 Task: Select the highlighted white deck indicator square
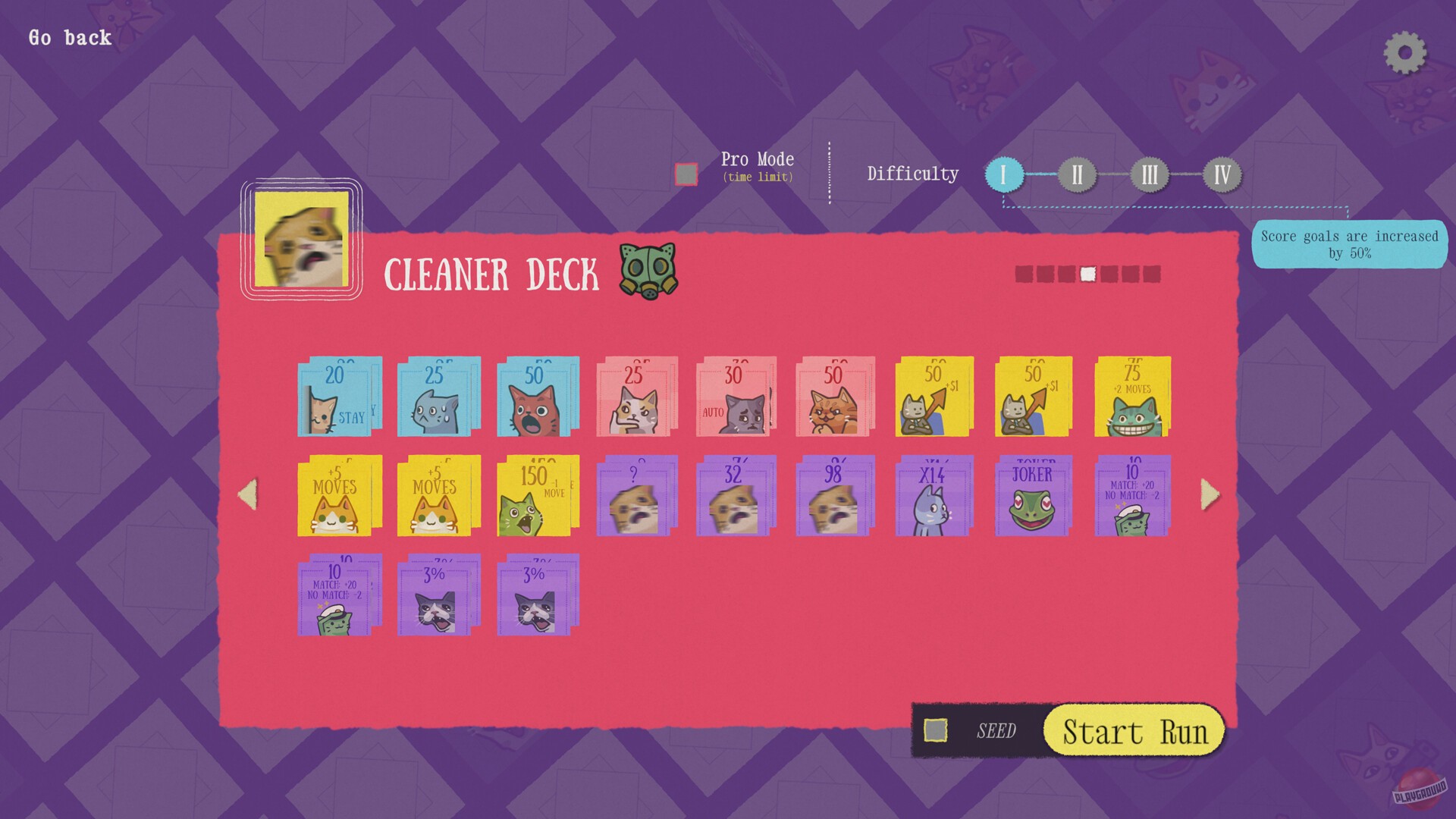tap(1087, 274)
